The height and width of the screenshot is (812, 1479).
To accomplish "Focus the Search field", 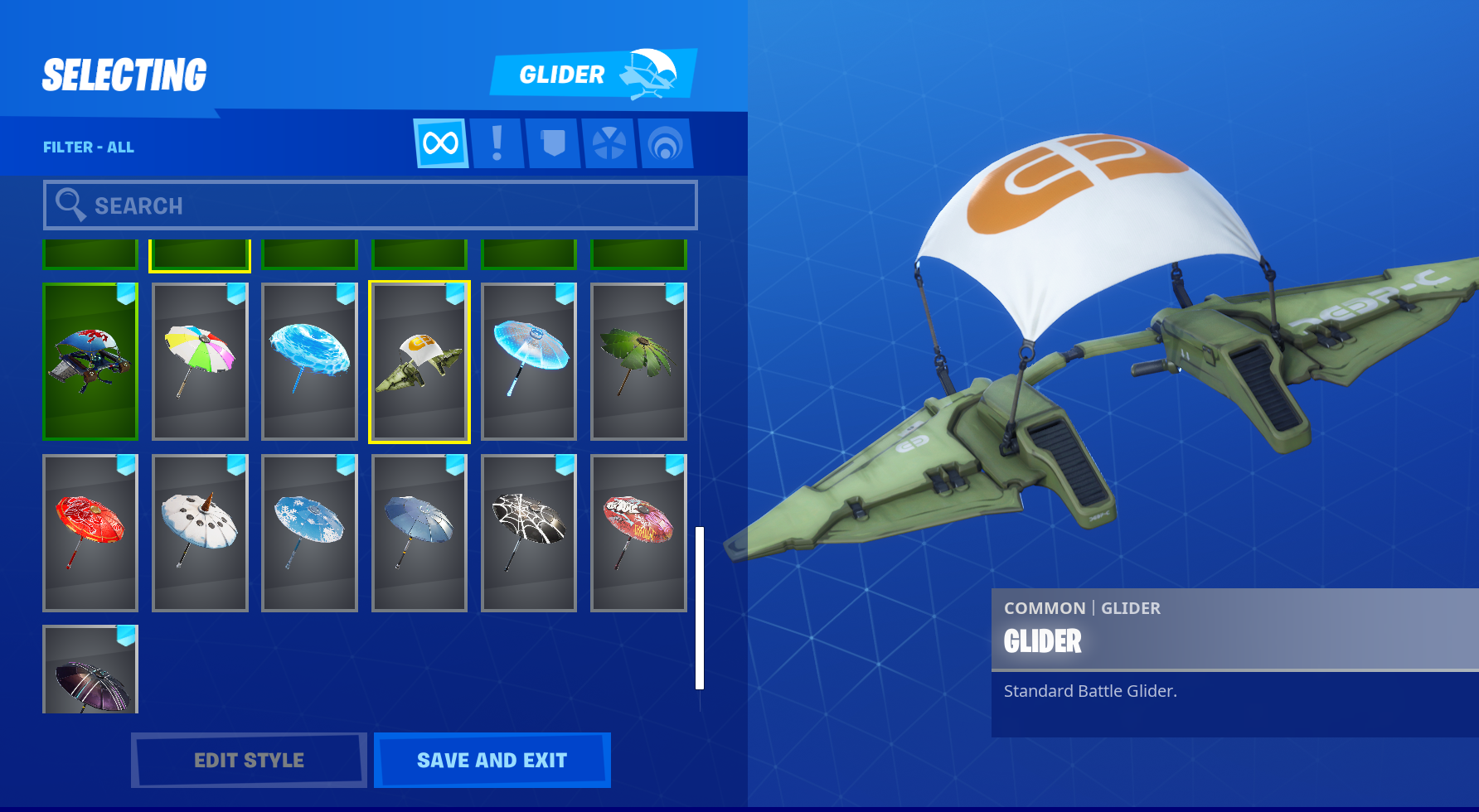I will (x=370, y=205).
